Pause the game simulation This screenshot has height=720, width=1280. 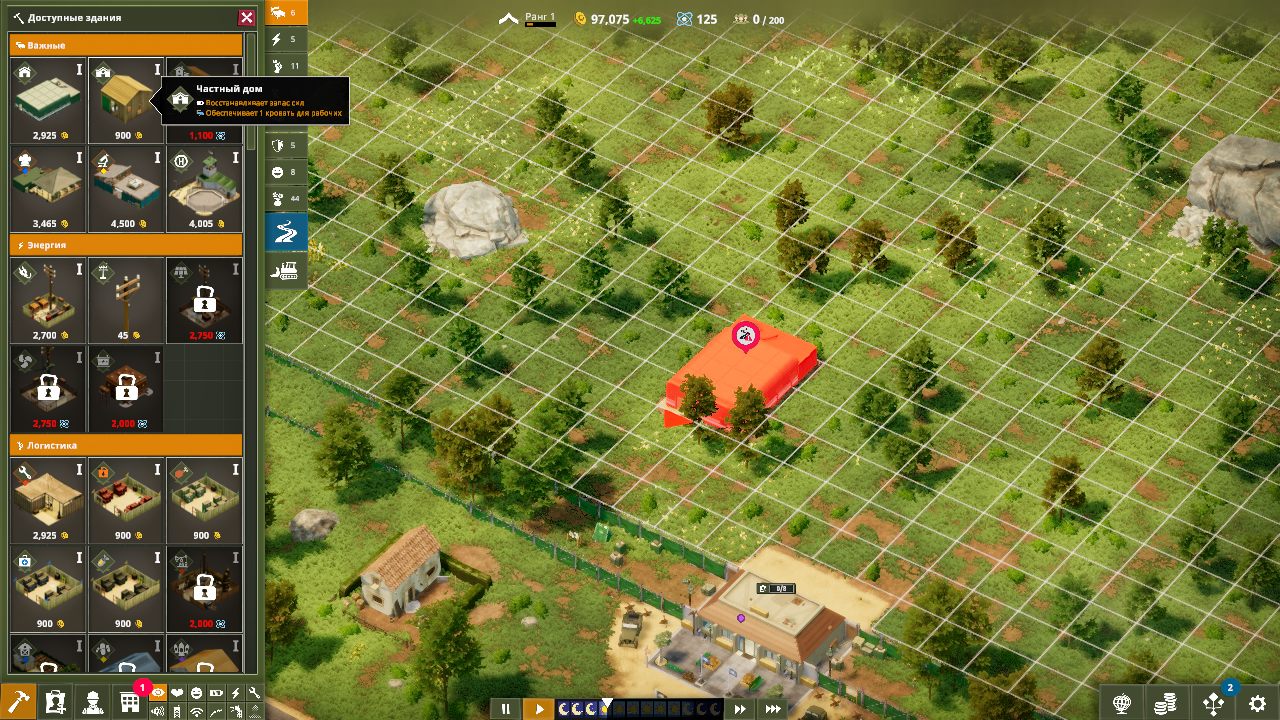tap(508, 708)
